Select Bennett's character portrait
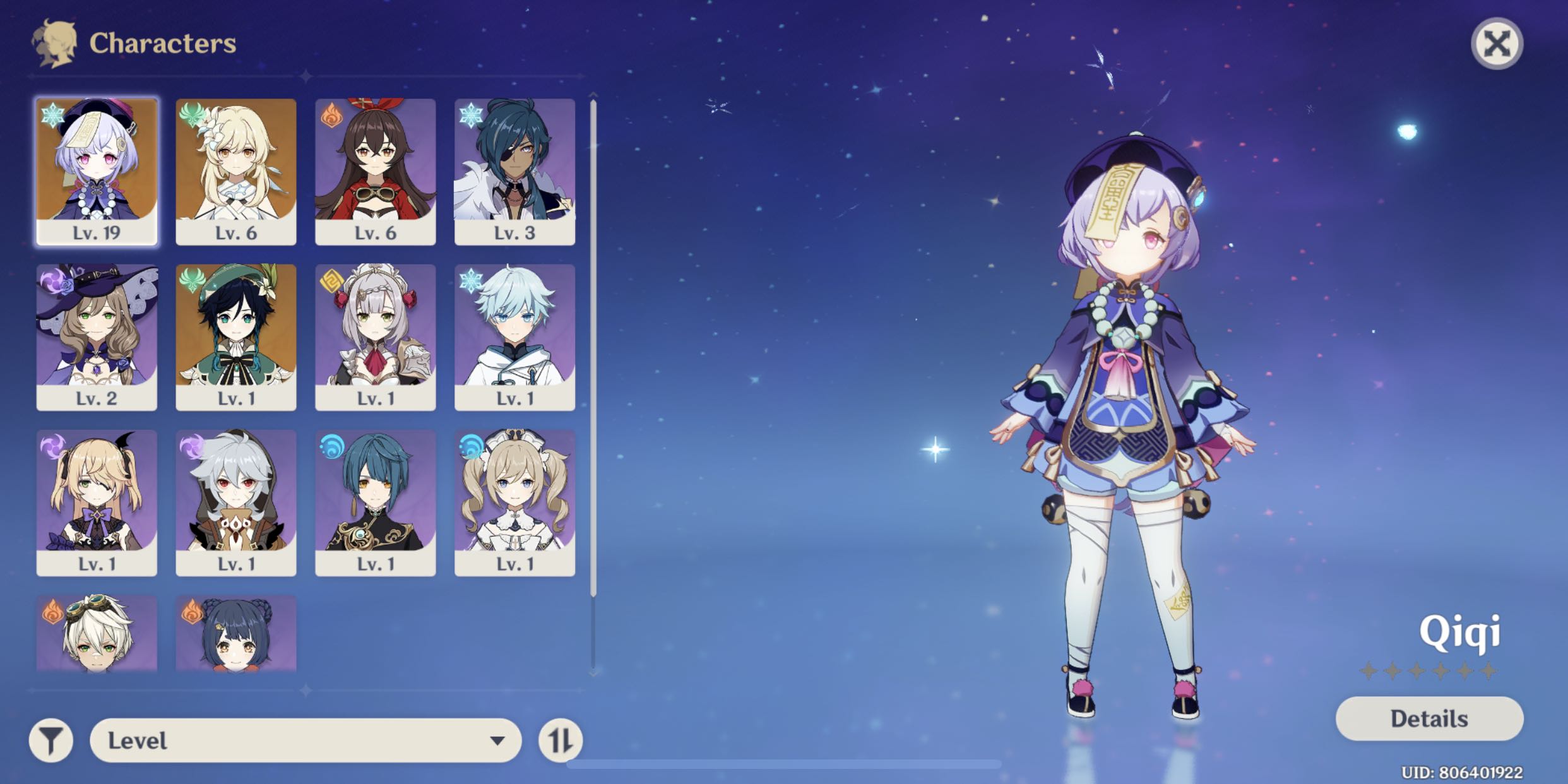Image resolution: width=1568 pixels, height=784 pixels. coord(97,633)
